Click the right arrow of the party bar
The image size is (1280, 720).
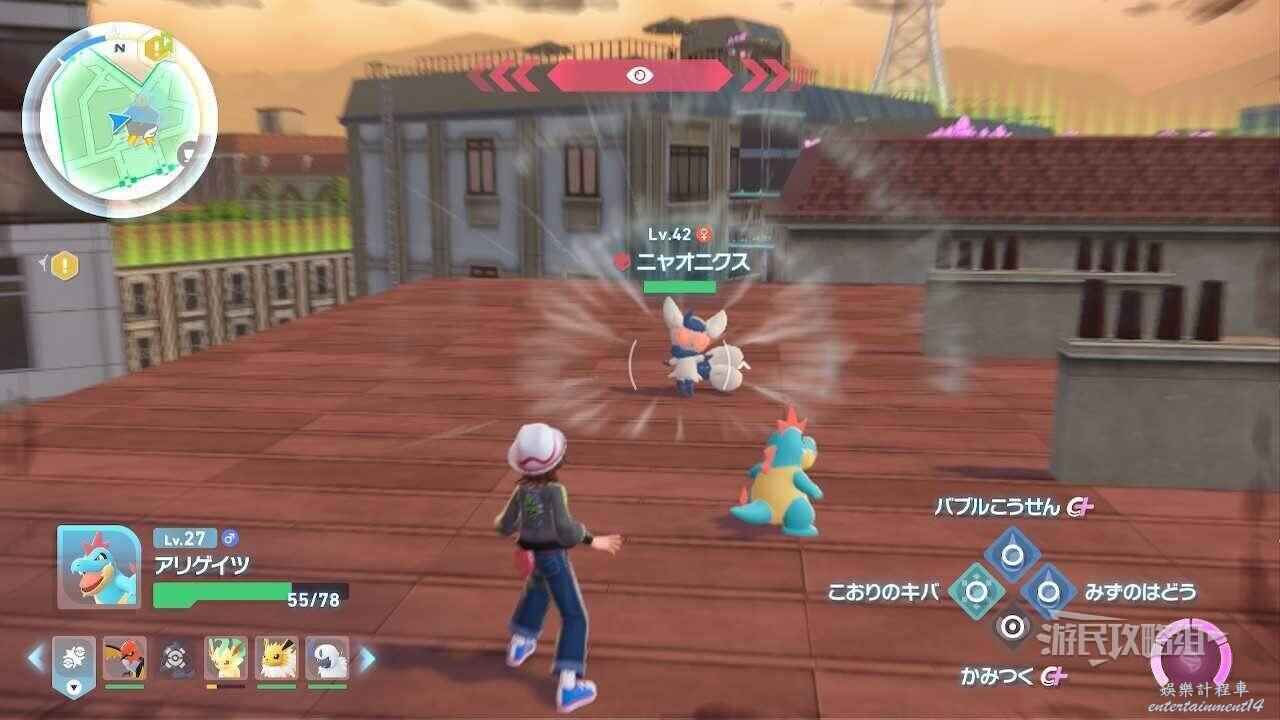[367, 658]
